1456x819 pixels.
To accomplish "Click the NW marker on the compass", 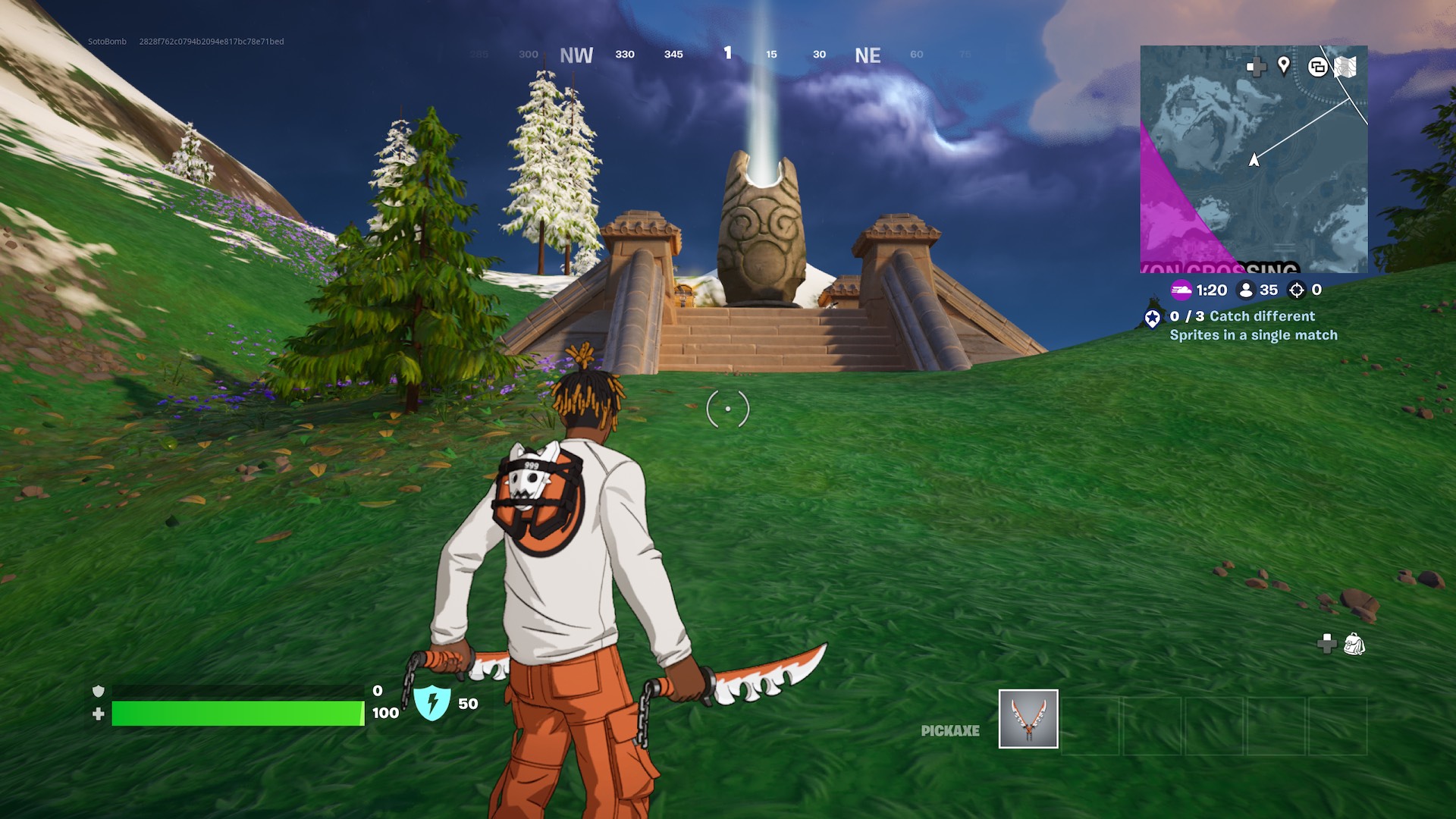I will click(x=575, y=55).
